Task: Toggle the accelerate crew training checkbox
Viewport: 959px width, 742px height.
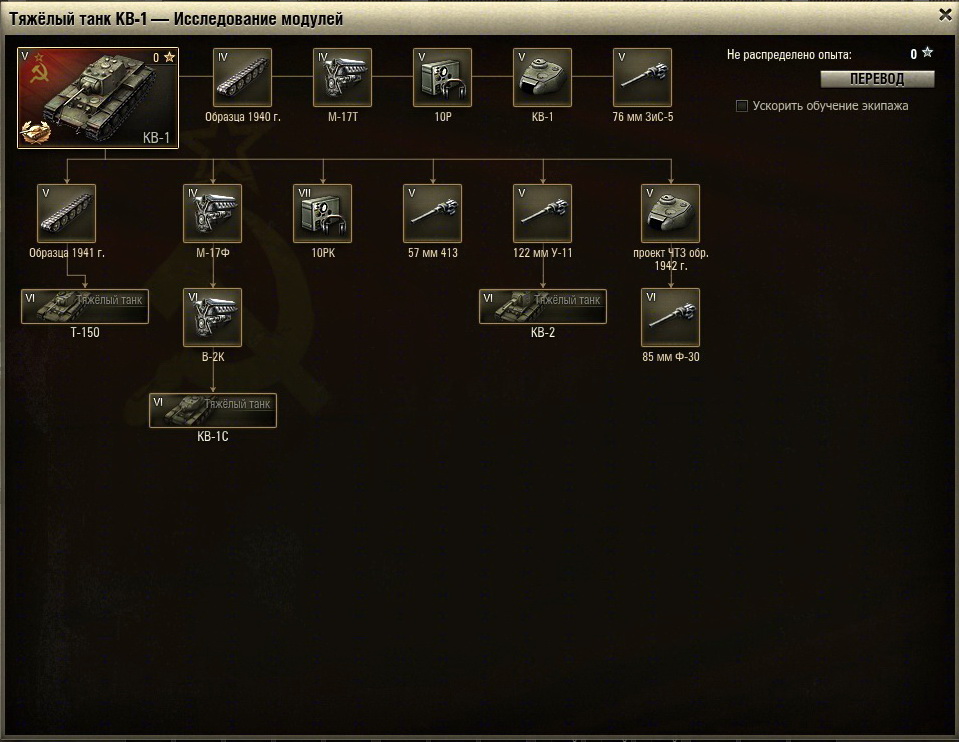Action: 742,106
